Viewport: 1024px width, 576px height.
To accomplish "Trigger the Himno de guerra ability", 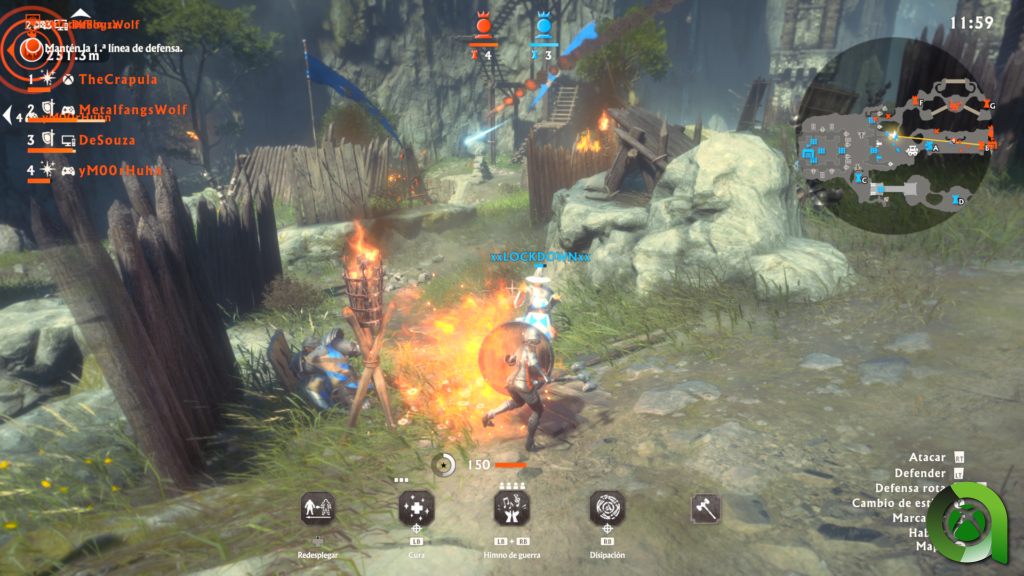I will [511, 508].
